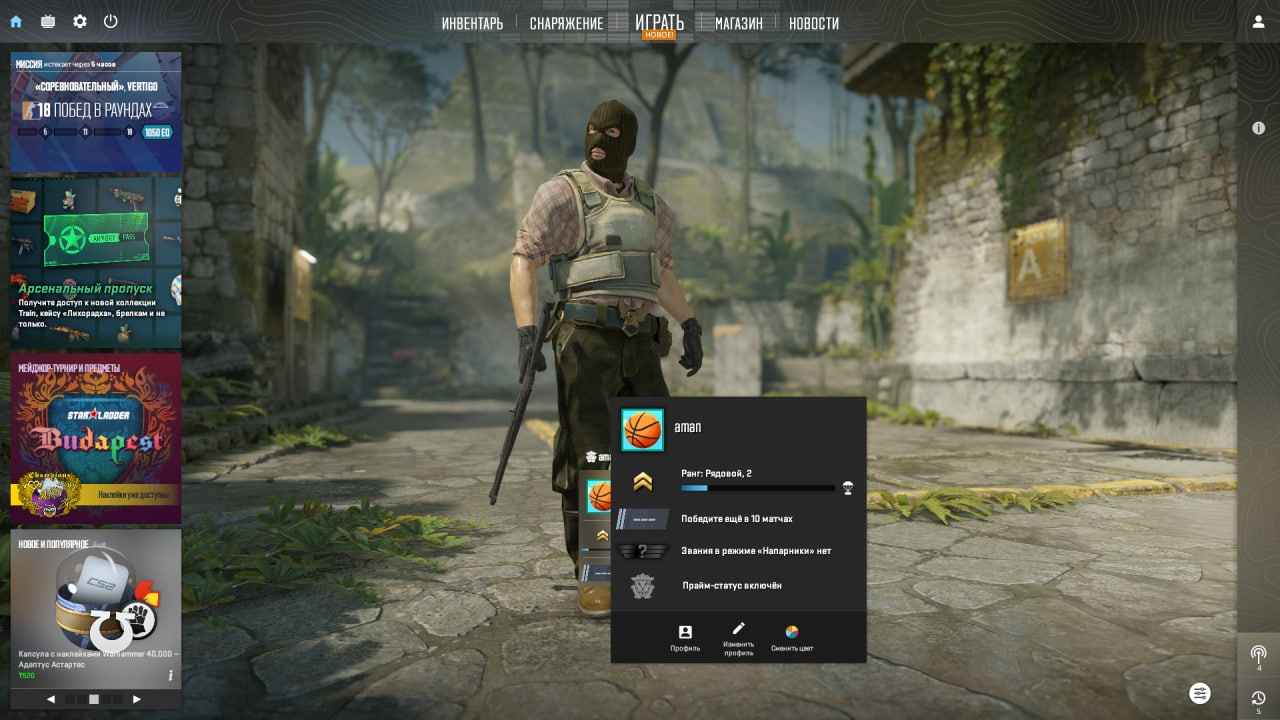Choose Изменить профиль in the player card
This screenshot has height=720, width=1280.
tap(738, 638)
